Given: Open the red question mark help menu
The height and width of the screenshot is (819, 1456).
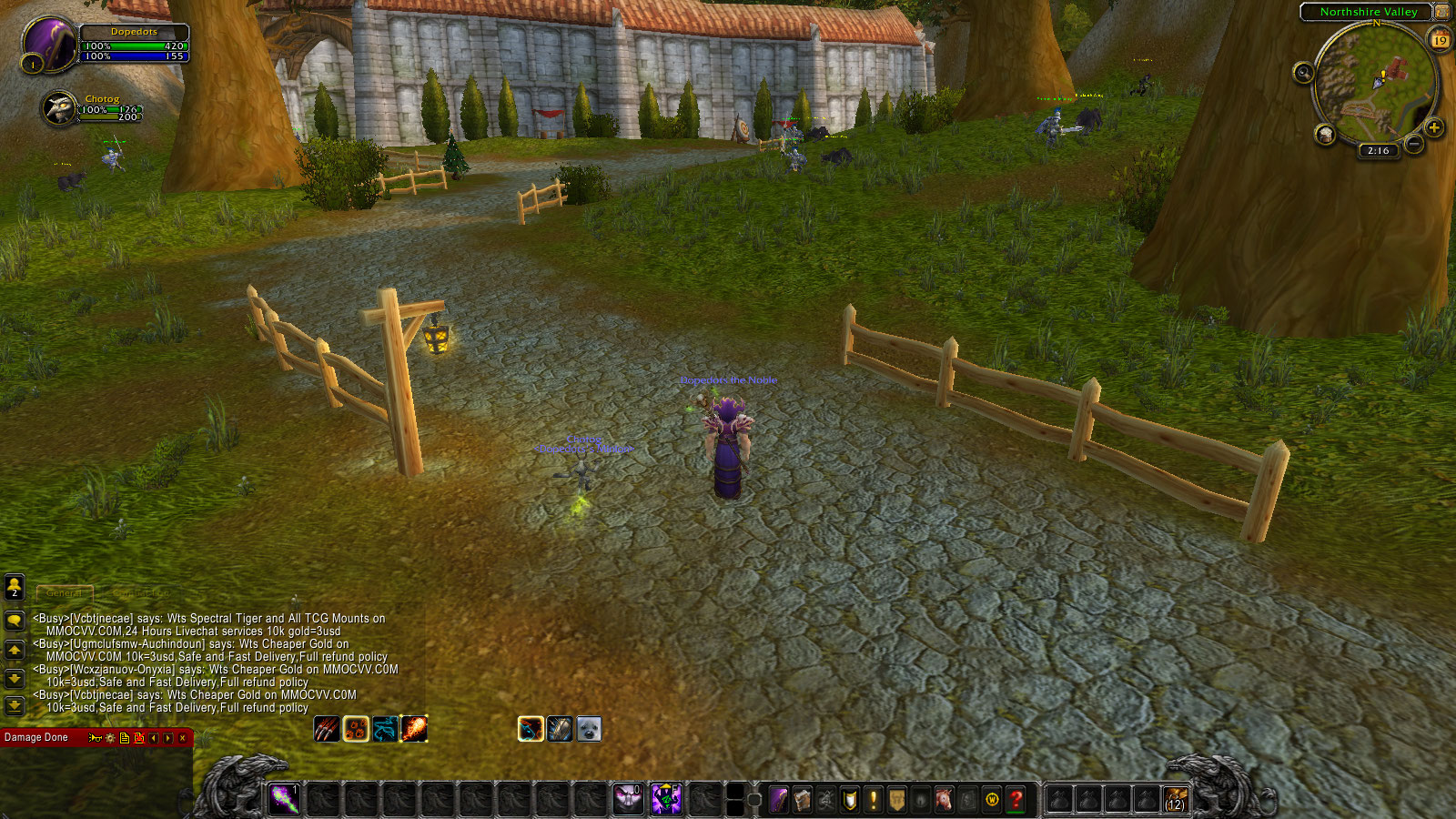Looking at the screenshot, I should (1016, 799).
